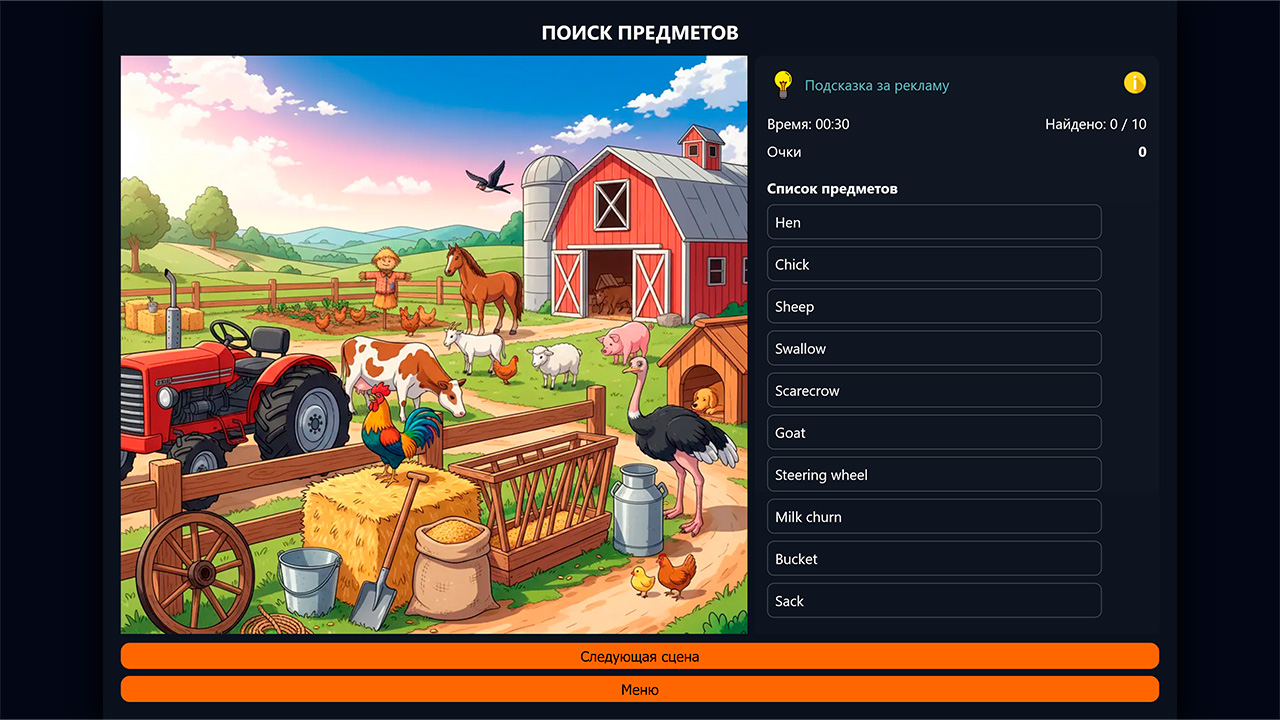
Task: Select "Hen" in the items list
Action: click(x=933, y=222)
